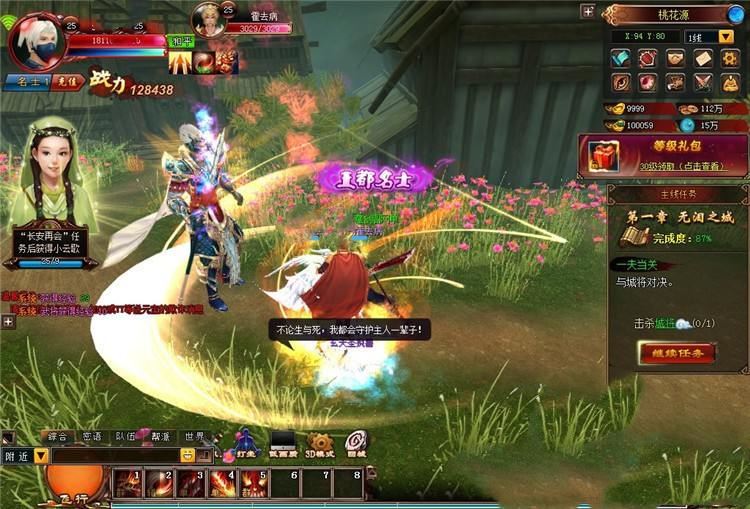
Task: Open the 等级礼包 level gift pack
Action: click(x=664, y=156)
